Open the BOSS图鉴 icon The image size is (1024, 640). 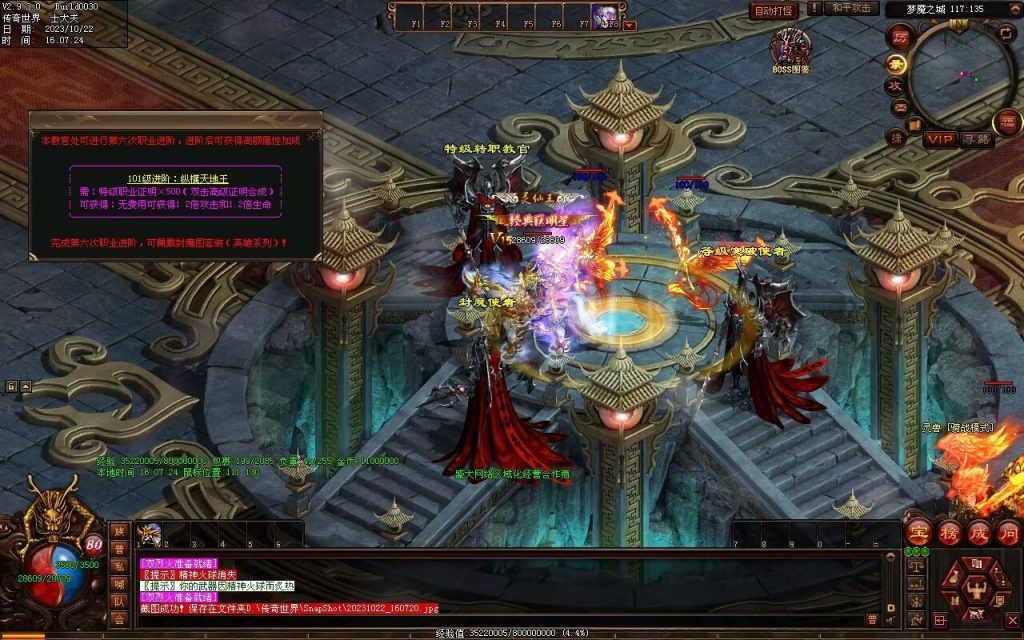click(790, 48)
